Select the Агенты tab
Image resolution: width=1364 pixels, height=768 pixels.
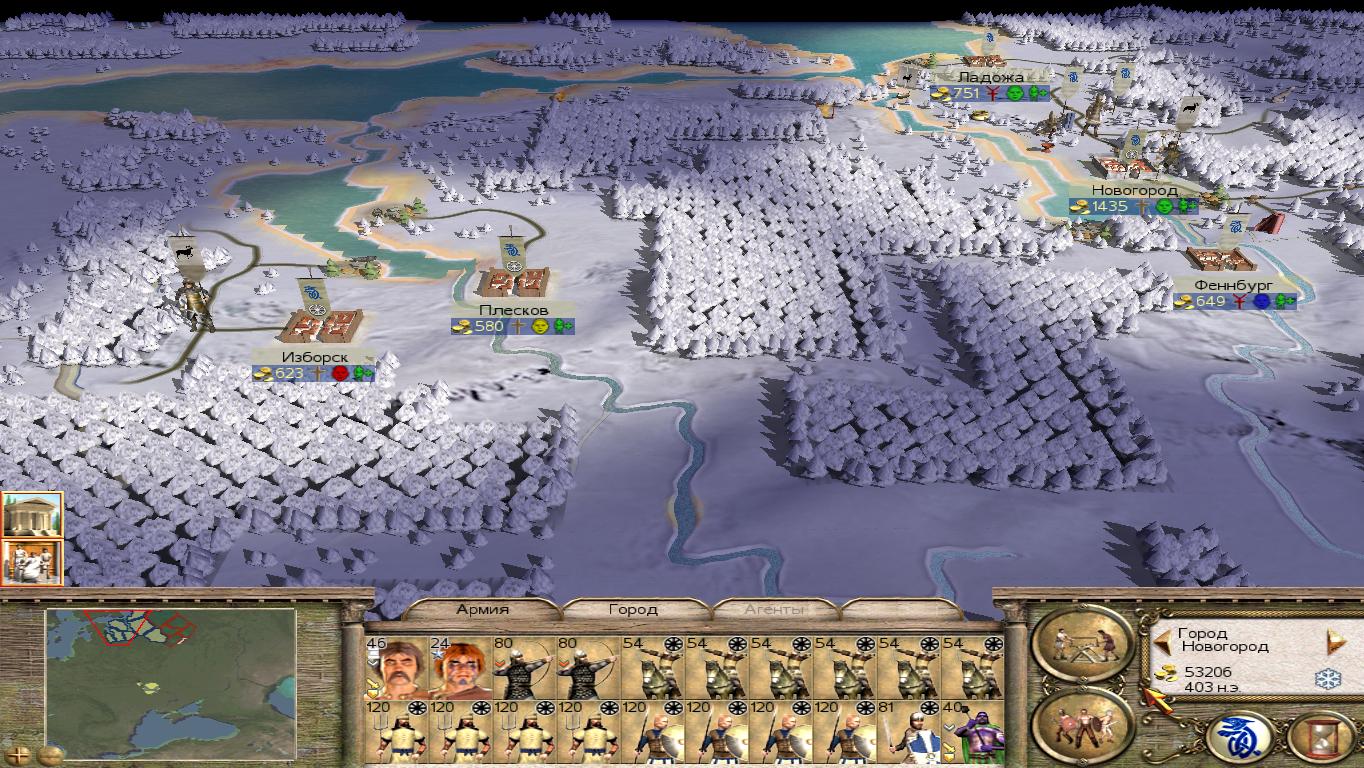[774, 609]
